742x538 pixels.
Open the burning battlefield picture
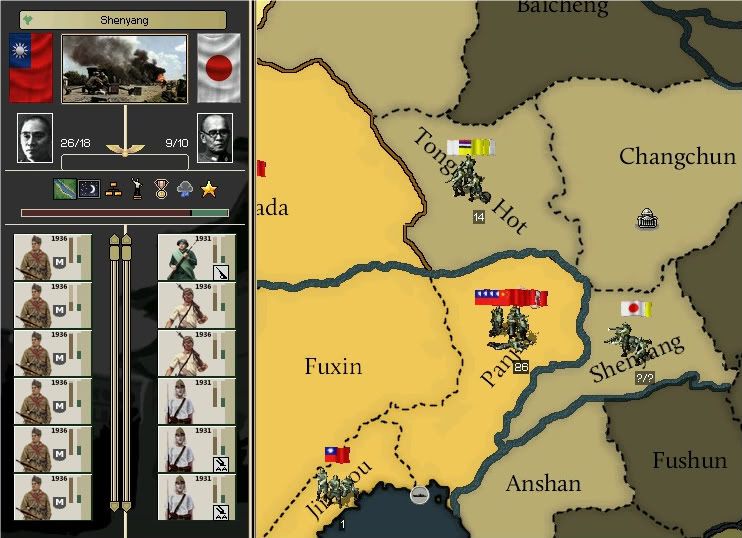pyautogui.click(x=124, y=69)
